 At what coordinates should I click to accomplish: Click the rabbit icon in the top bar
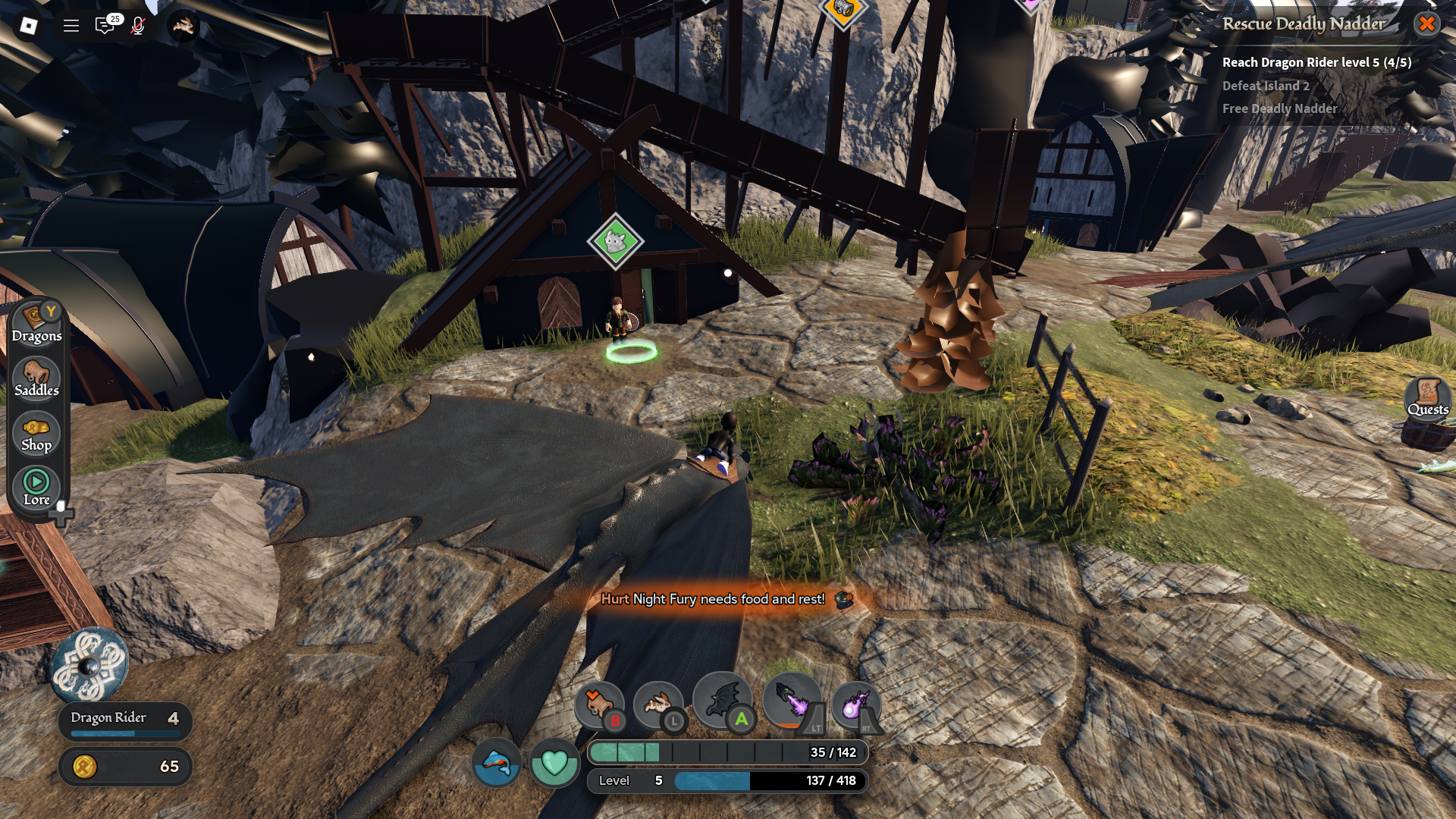183,26
